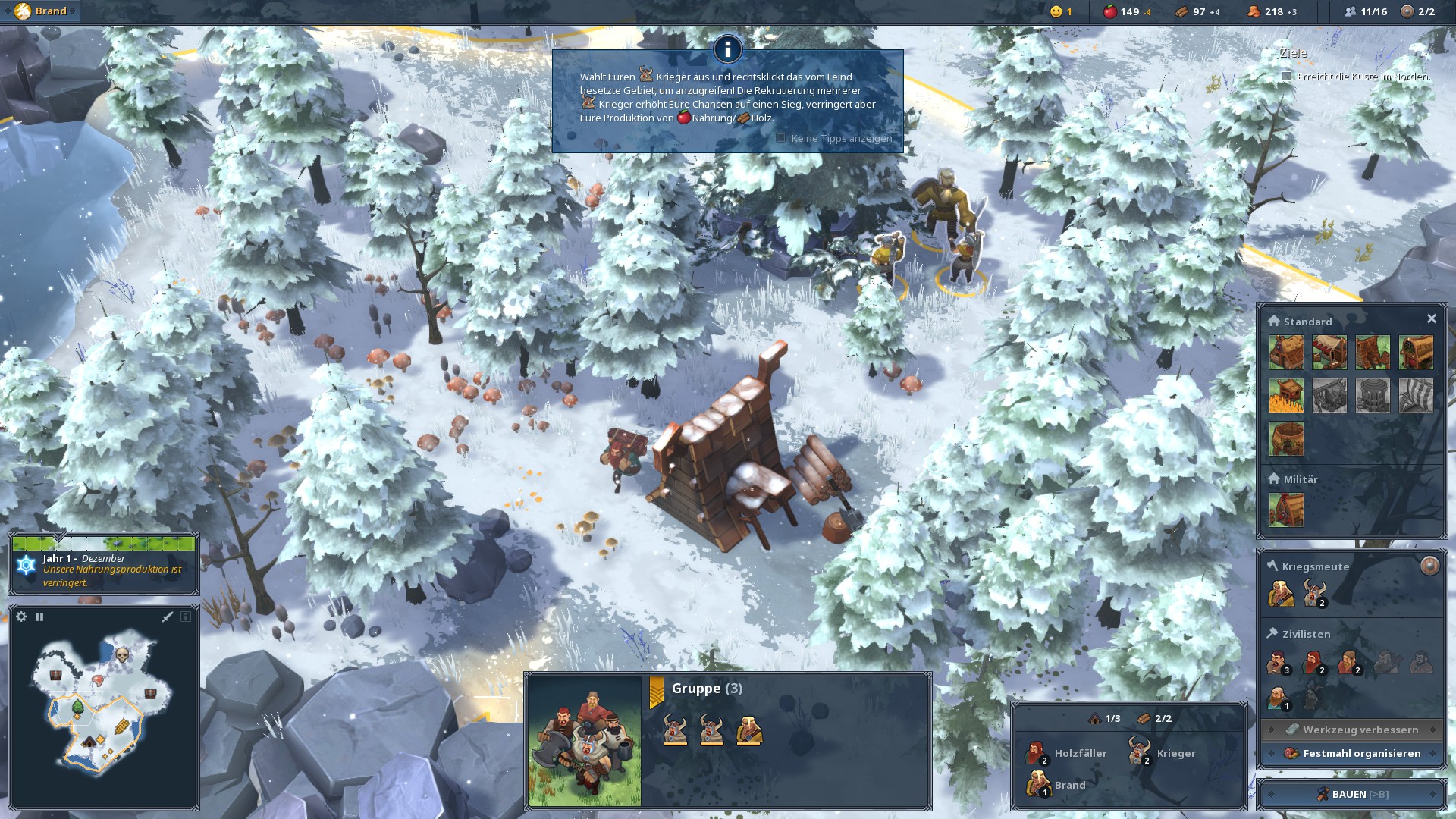1456x819 pixels.
Task: Select the field building with yellow wheat
Action: [1286, 396]
